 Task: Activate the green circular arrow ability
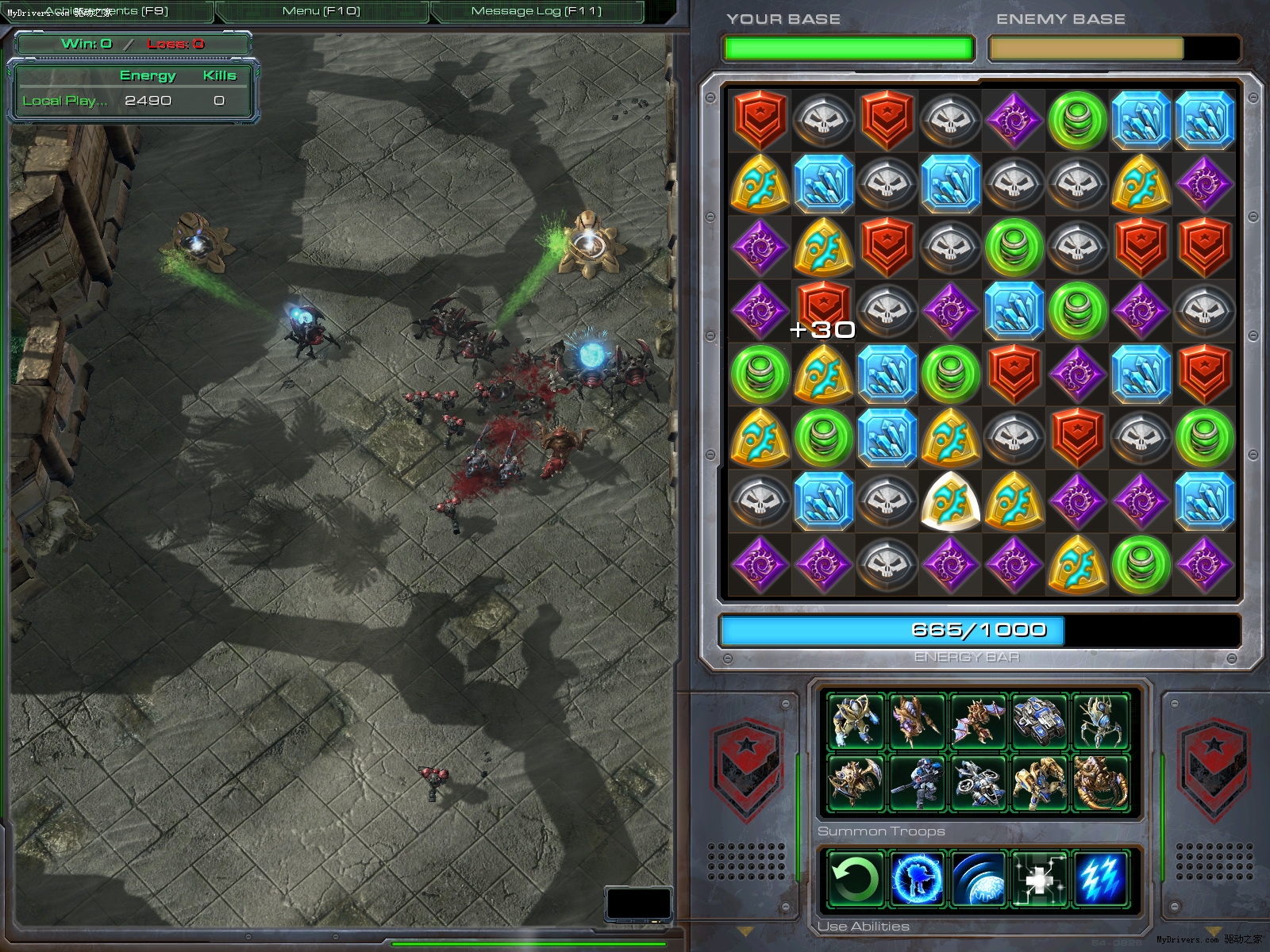click(855, 878)
